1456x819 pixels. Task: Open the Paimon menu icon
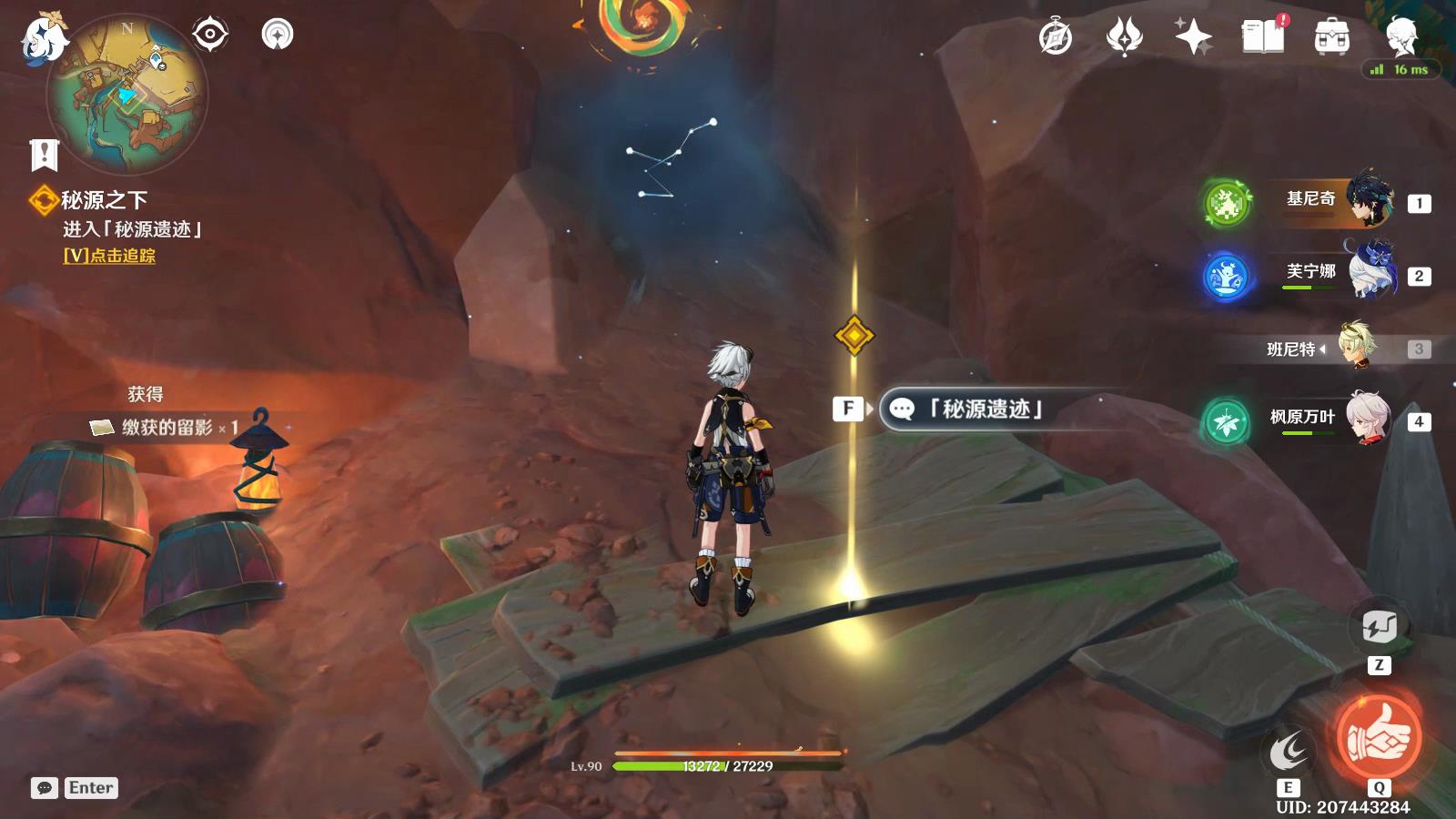point(44,38)
